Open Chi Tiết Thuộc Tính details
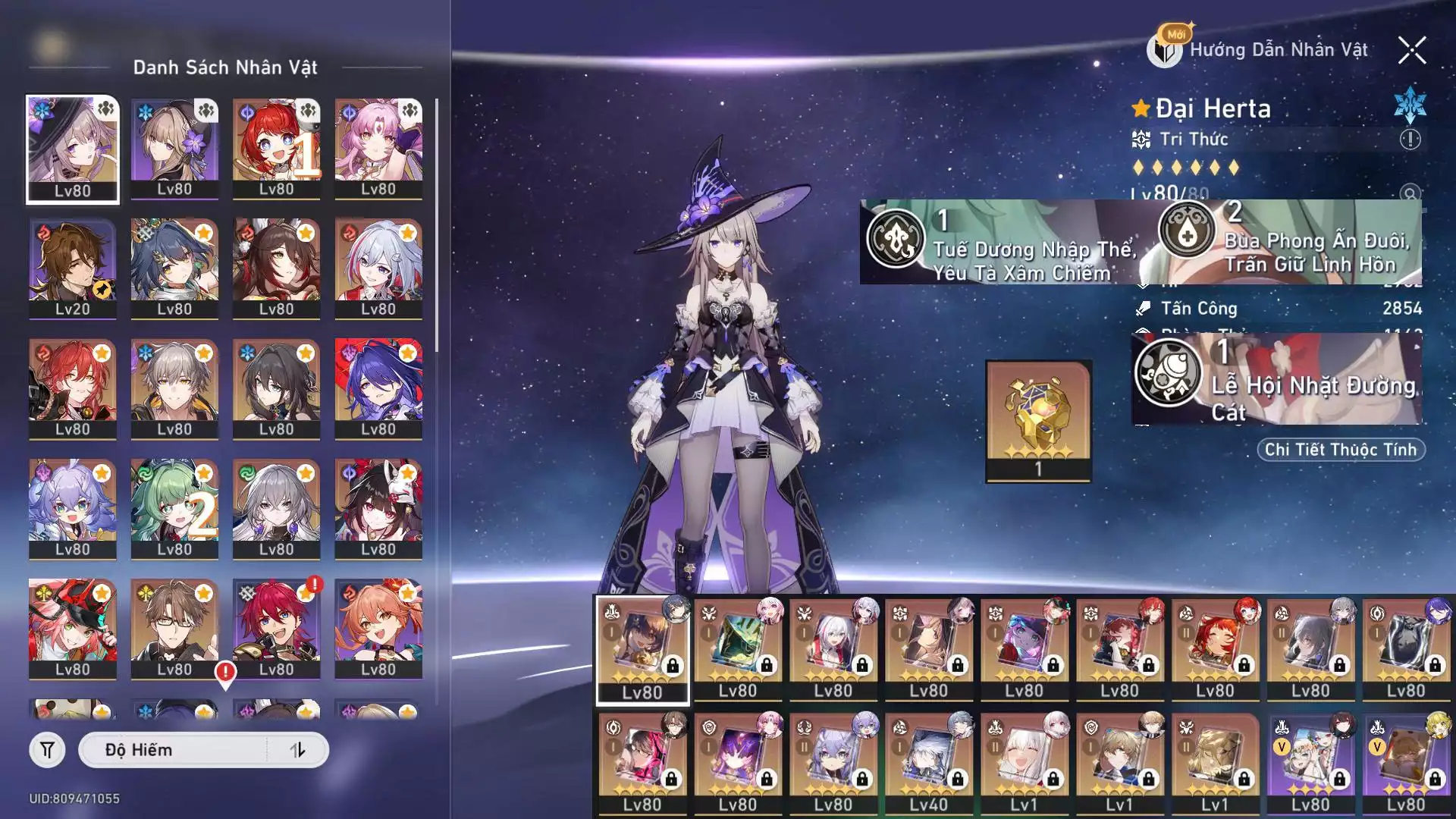The image size is (1456, 819). 1341,450
